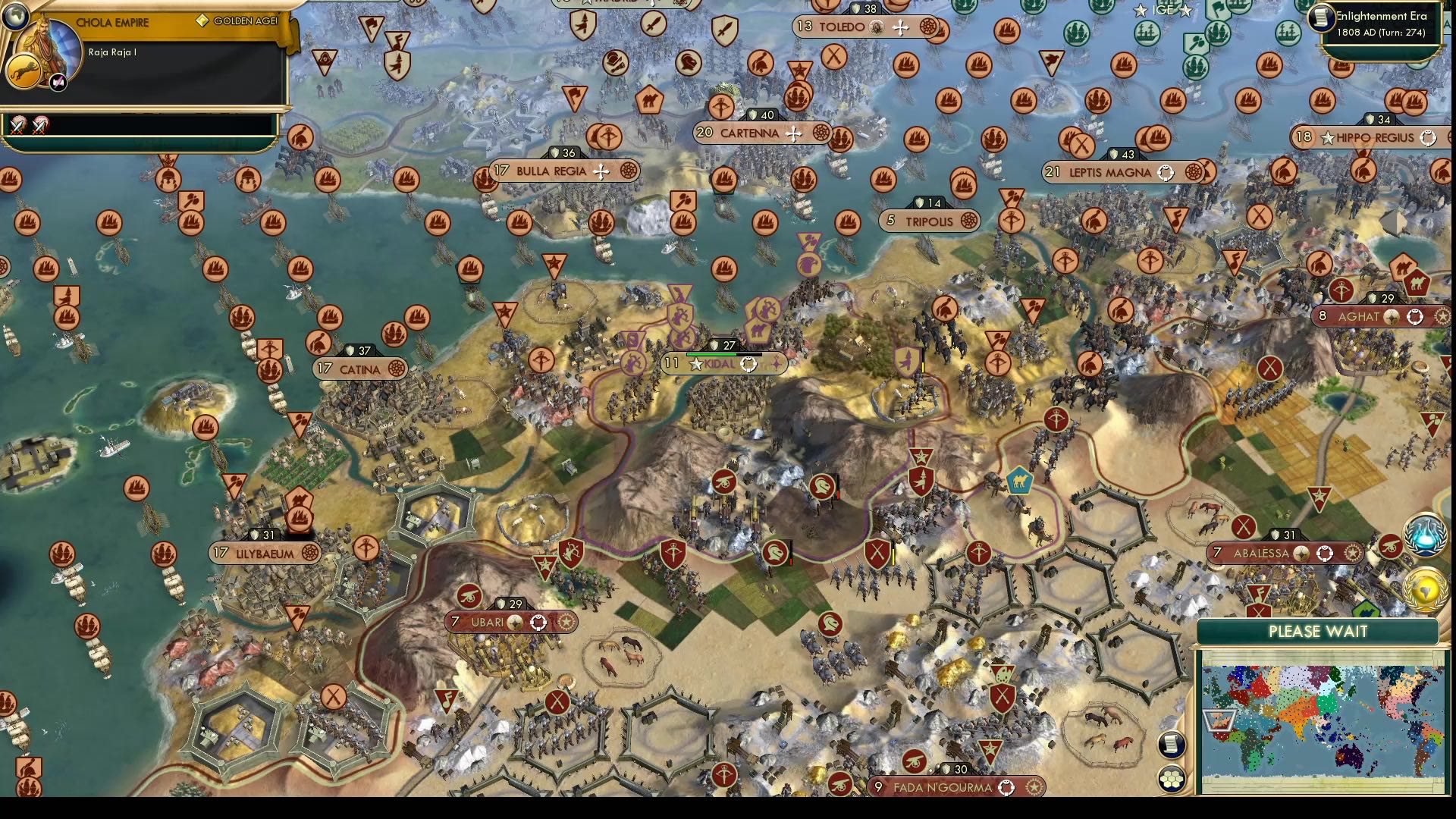Select the city Tripolis by its name
The image size is (1456, 819).
click(929, 221)
